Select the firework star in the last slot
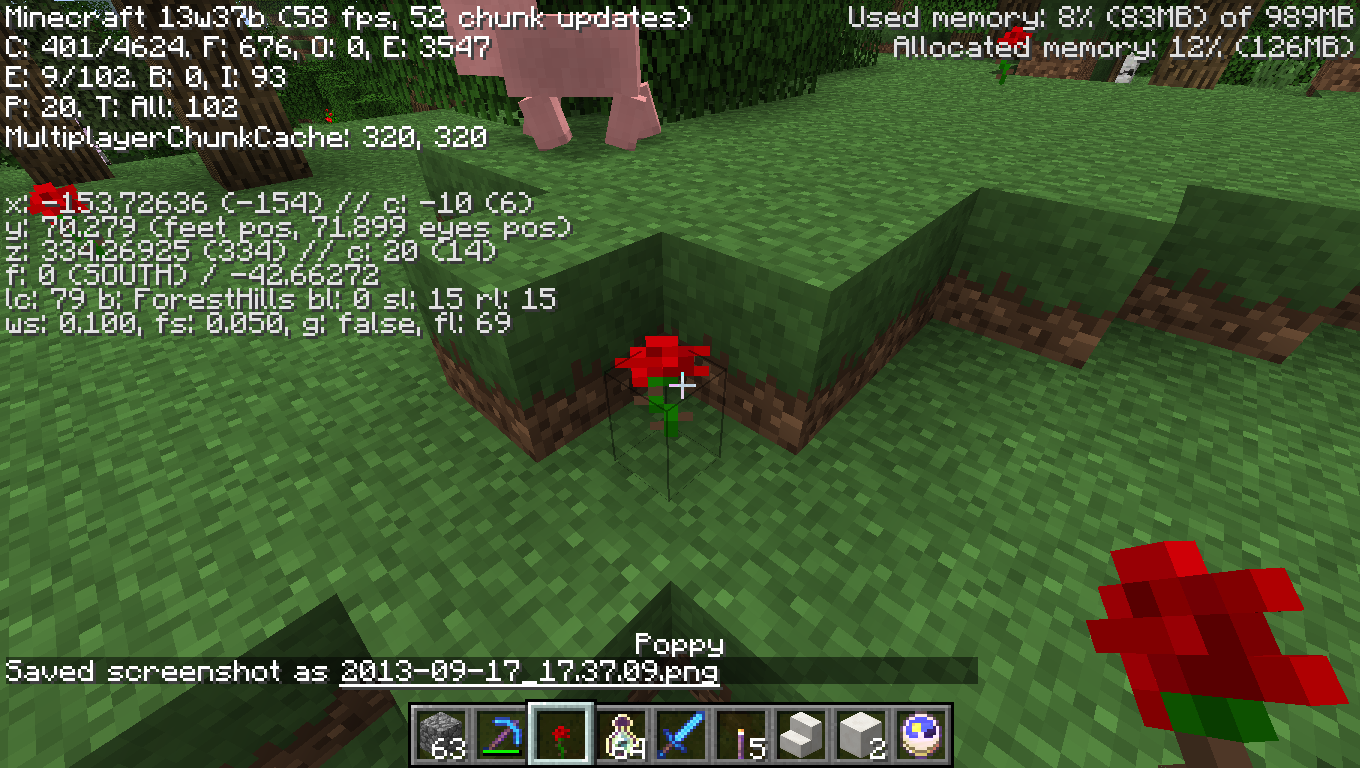This screenshot has width=1360, height=768. click(920, 733)
